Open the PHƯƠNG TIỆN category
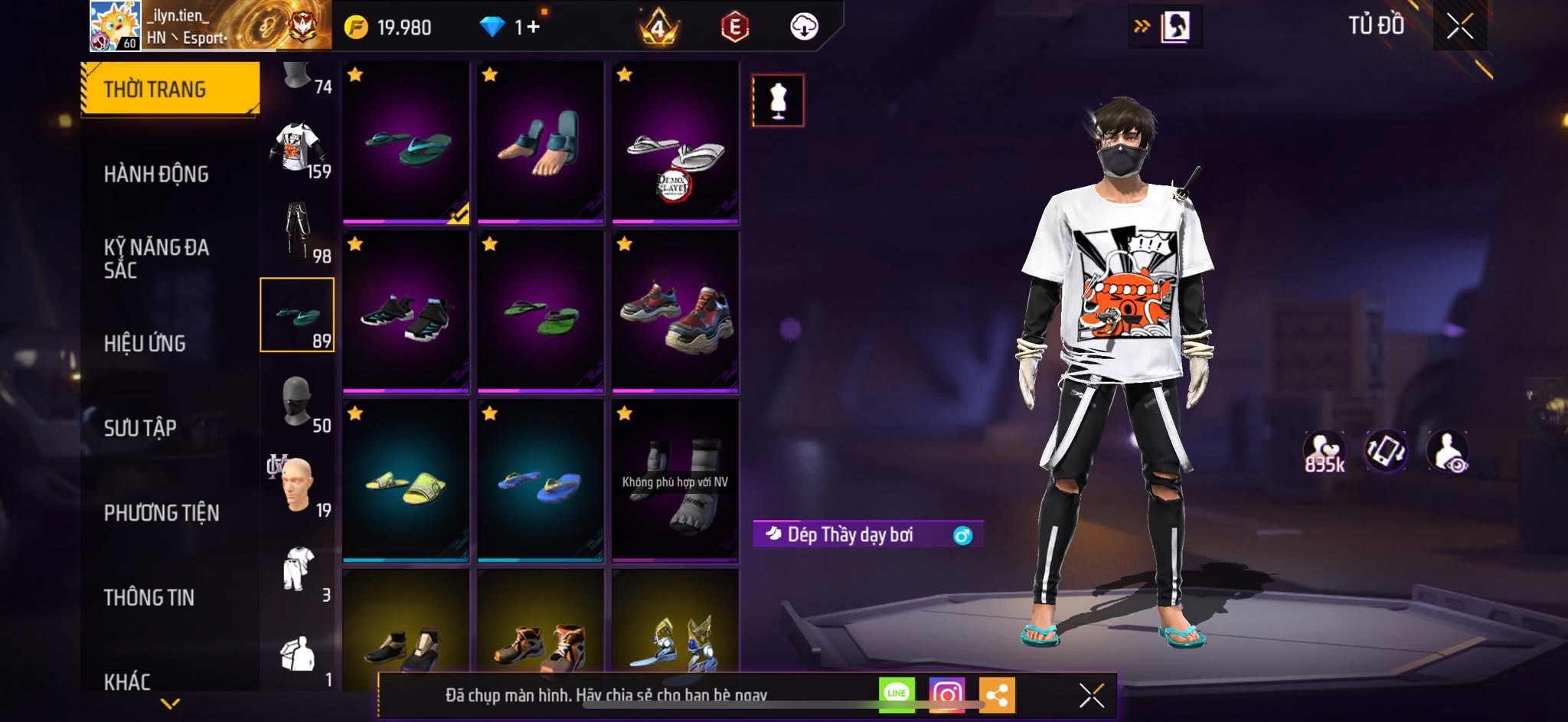This screenshot has height=722, width=1568. click(x=162, y=514)
